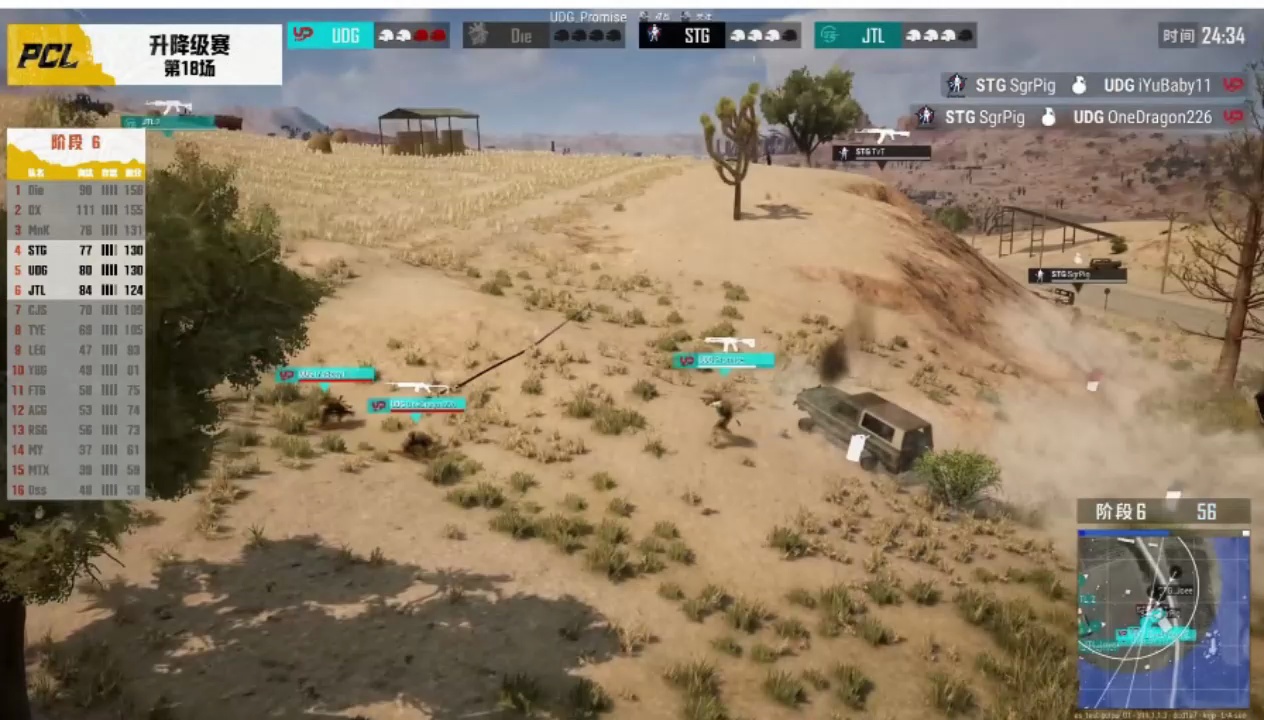Select first-place Die row in standings

(x=76, y=190)
